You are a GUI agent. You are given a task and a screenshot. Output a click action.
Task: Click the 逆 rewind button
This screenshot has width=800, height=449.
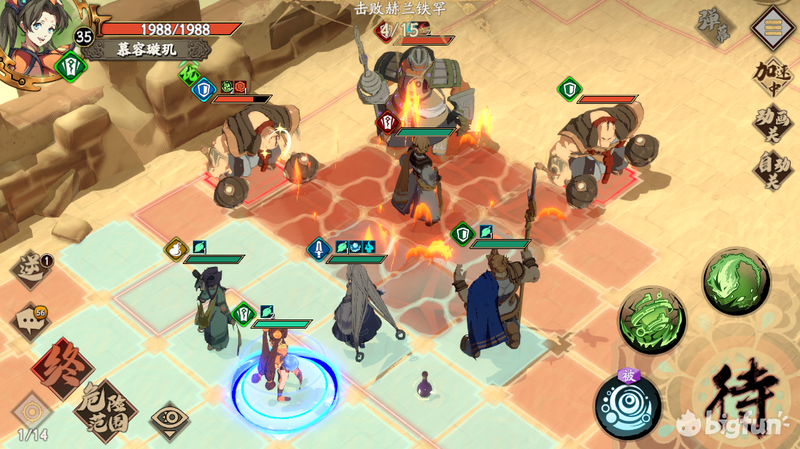point(30,269)
